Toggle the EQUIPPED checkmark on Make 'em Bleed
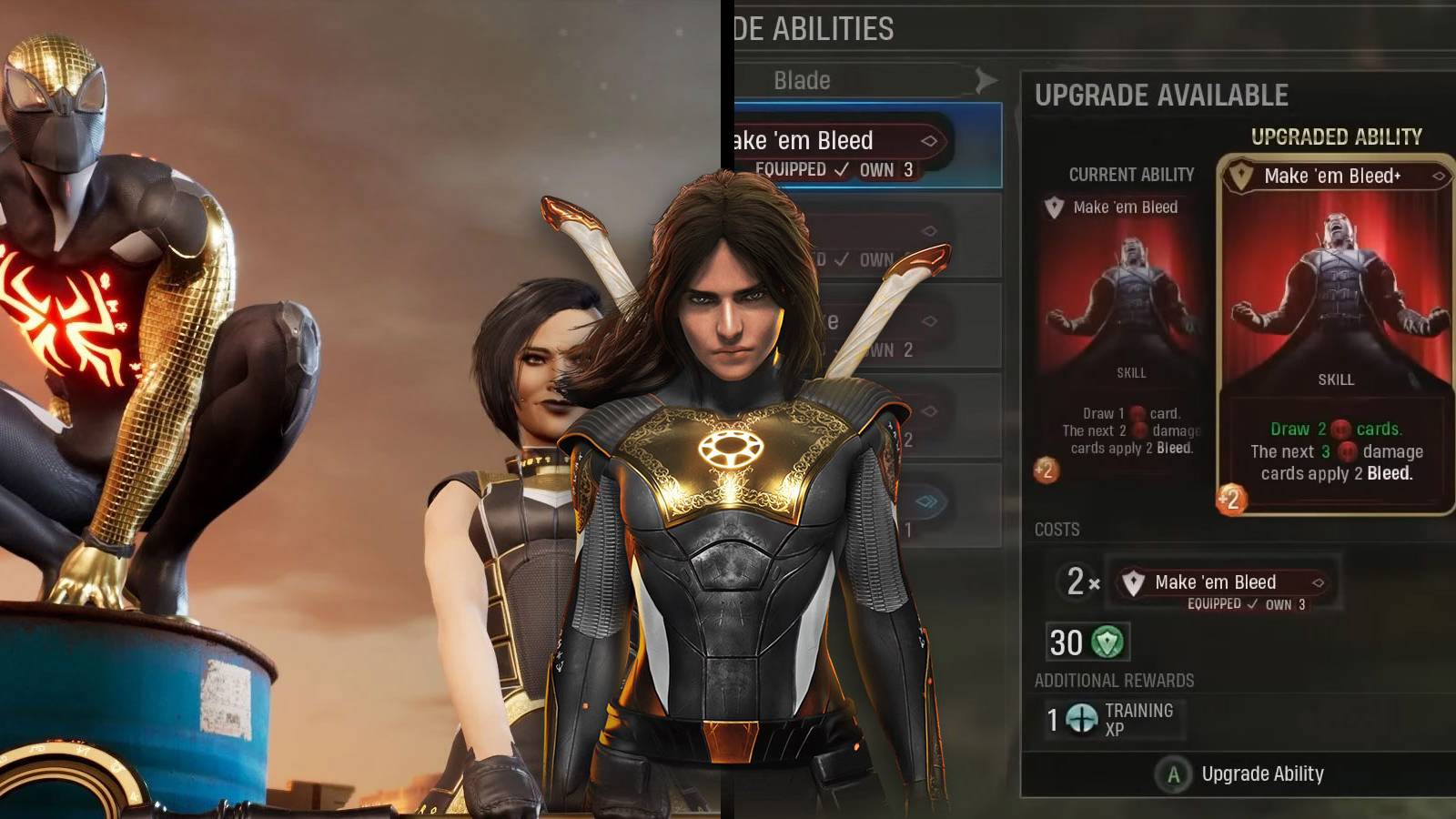 [x=842, y=168]
